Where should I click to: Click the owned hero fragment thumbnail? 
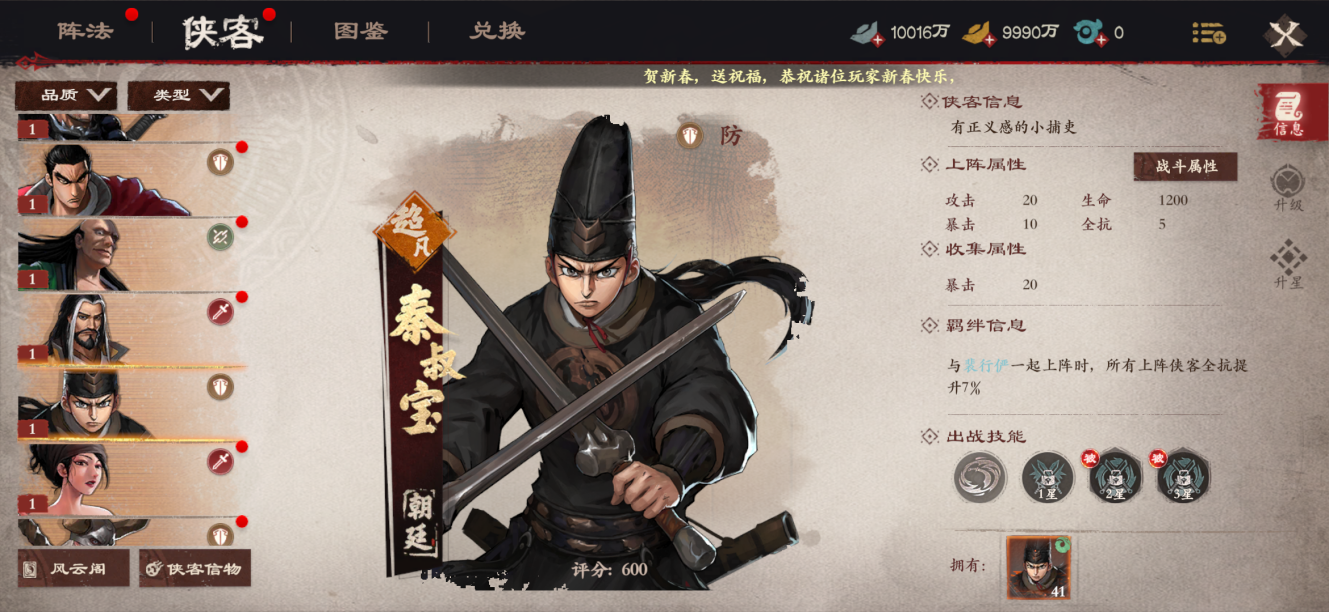pyautogui.click(x=1038, y=566)
